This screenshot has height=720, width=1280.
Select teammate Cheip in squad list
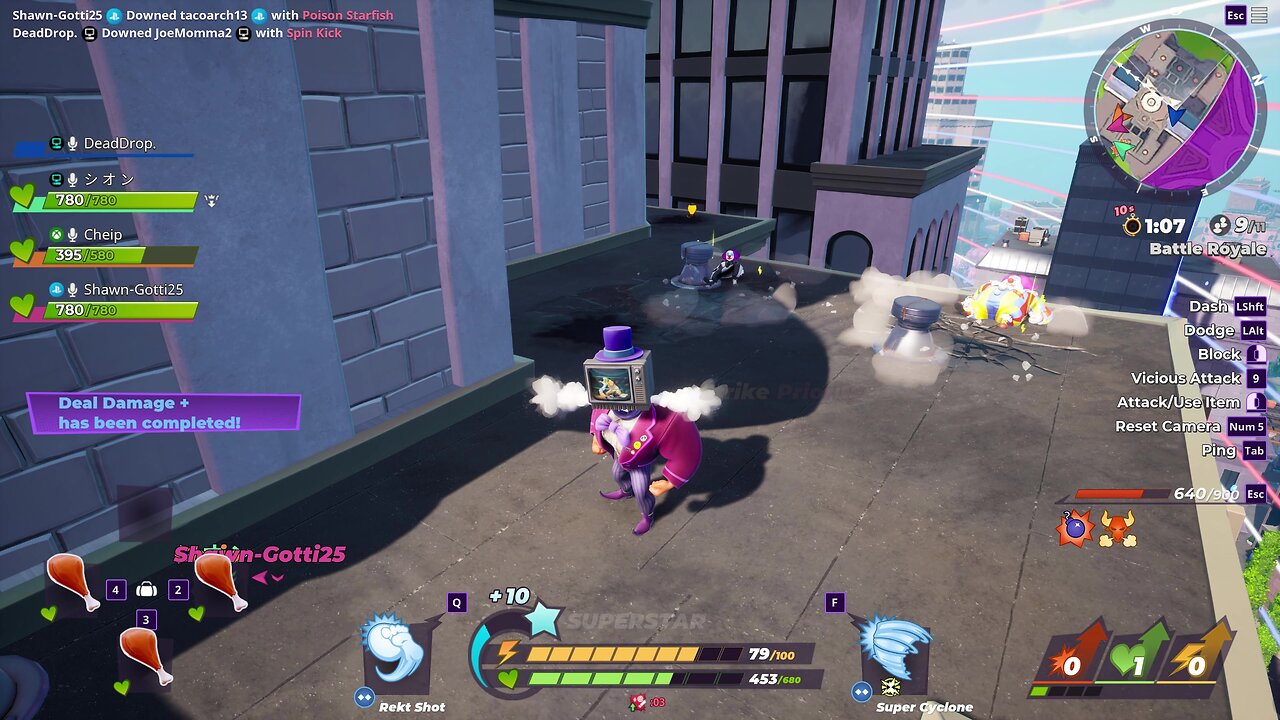point(102,235)
